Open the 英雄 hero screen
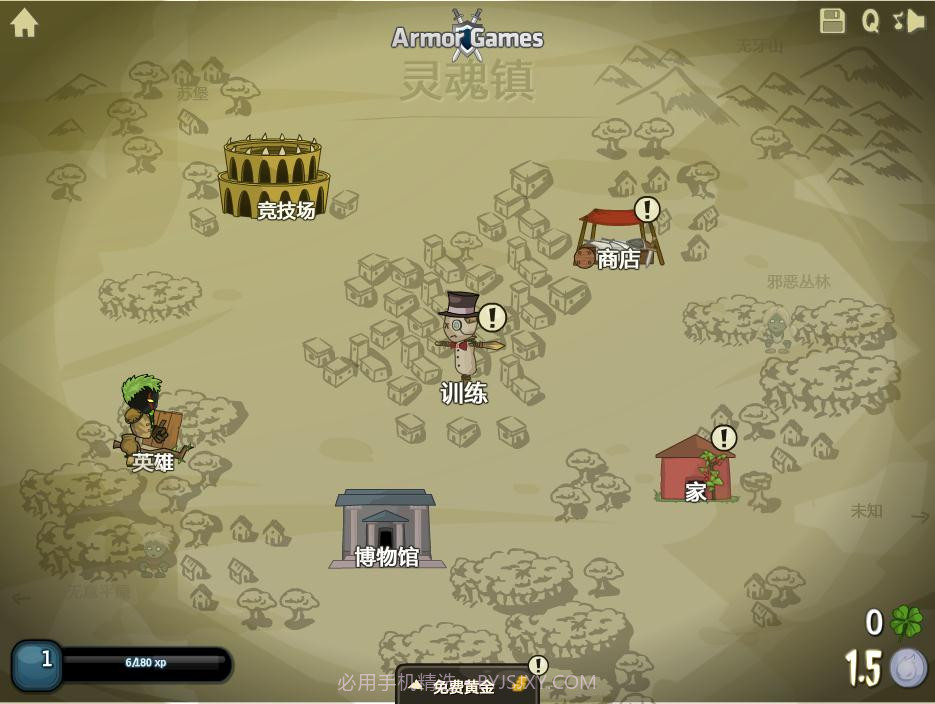 coord(152,420)
